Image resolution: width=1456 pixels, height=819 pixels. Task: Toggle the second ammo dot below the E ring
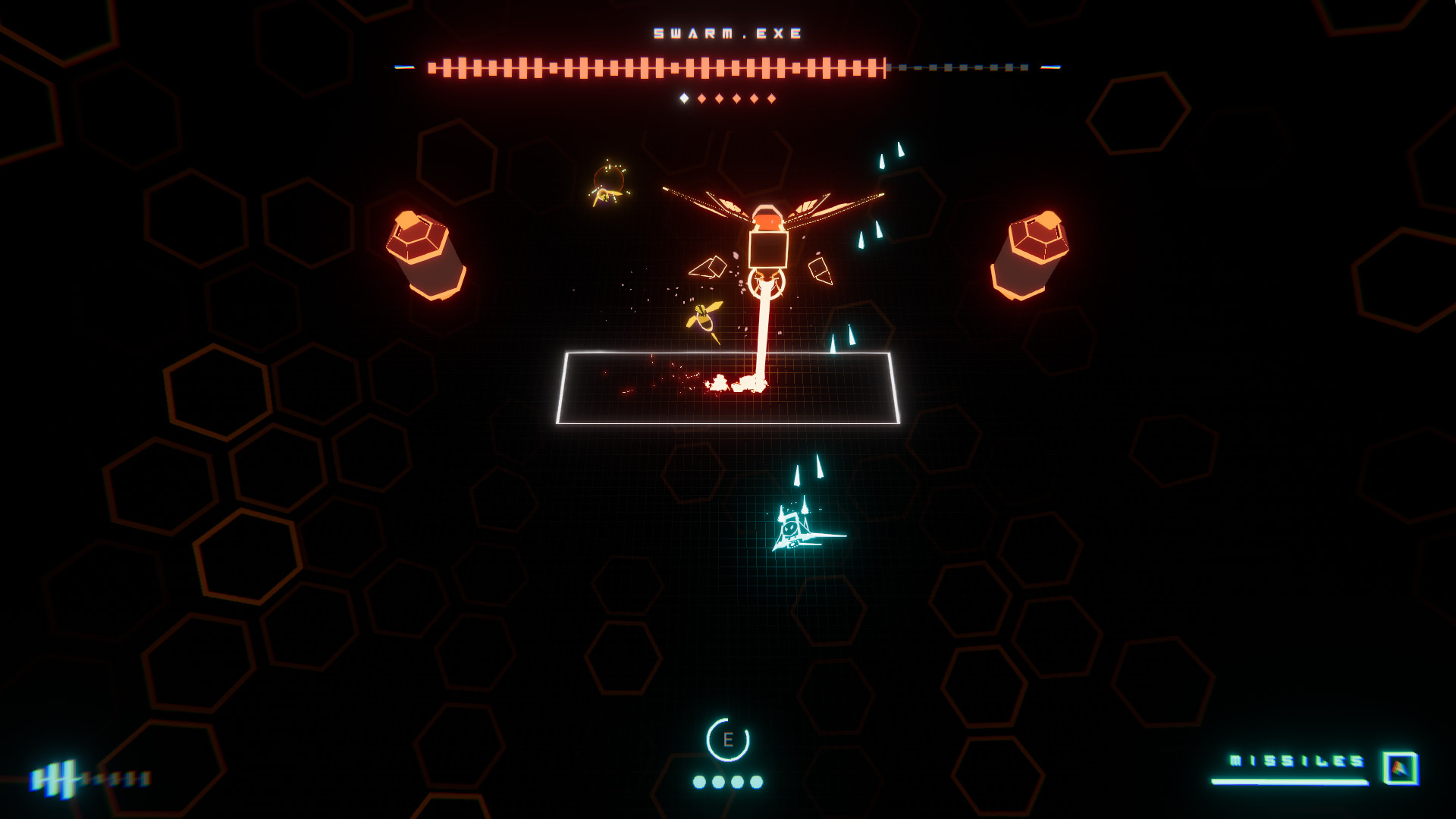tap(718, 782)
